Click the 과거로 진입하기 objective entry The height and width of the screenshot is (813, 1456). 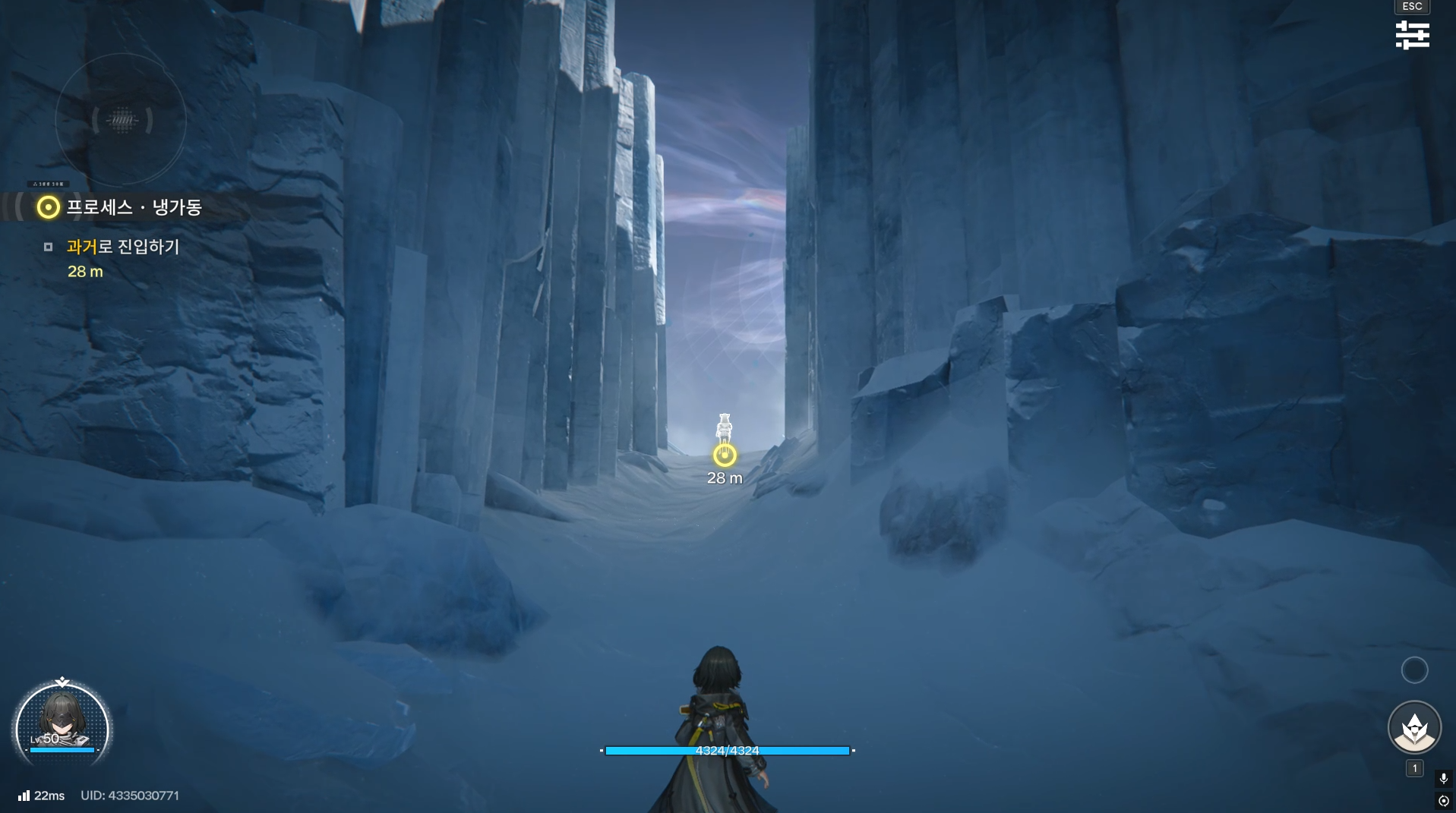(123, 247)
